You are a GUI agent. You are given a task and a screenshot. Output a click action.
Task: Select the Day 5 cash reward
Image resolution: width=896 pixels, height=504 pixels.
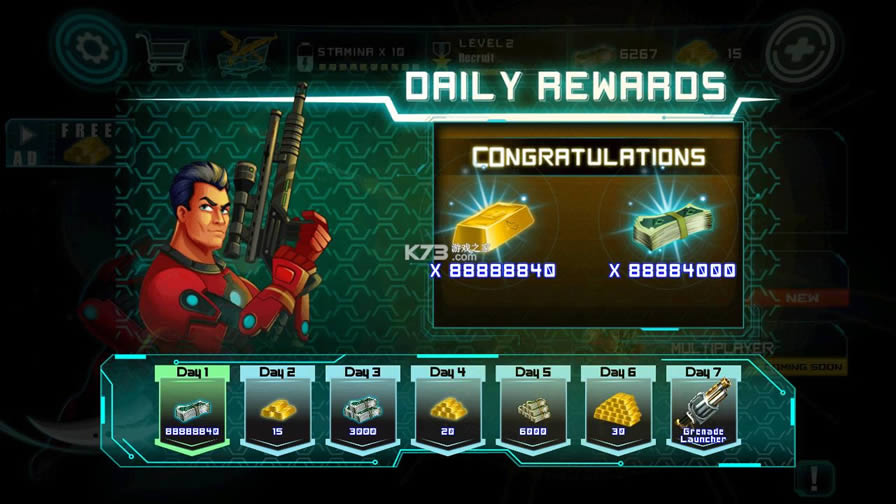tap(533, 409)
